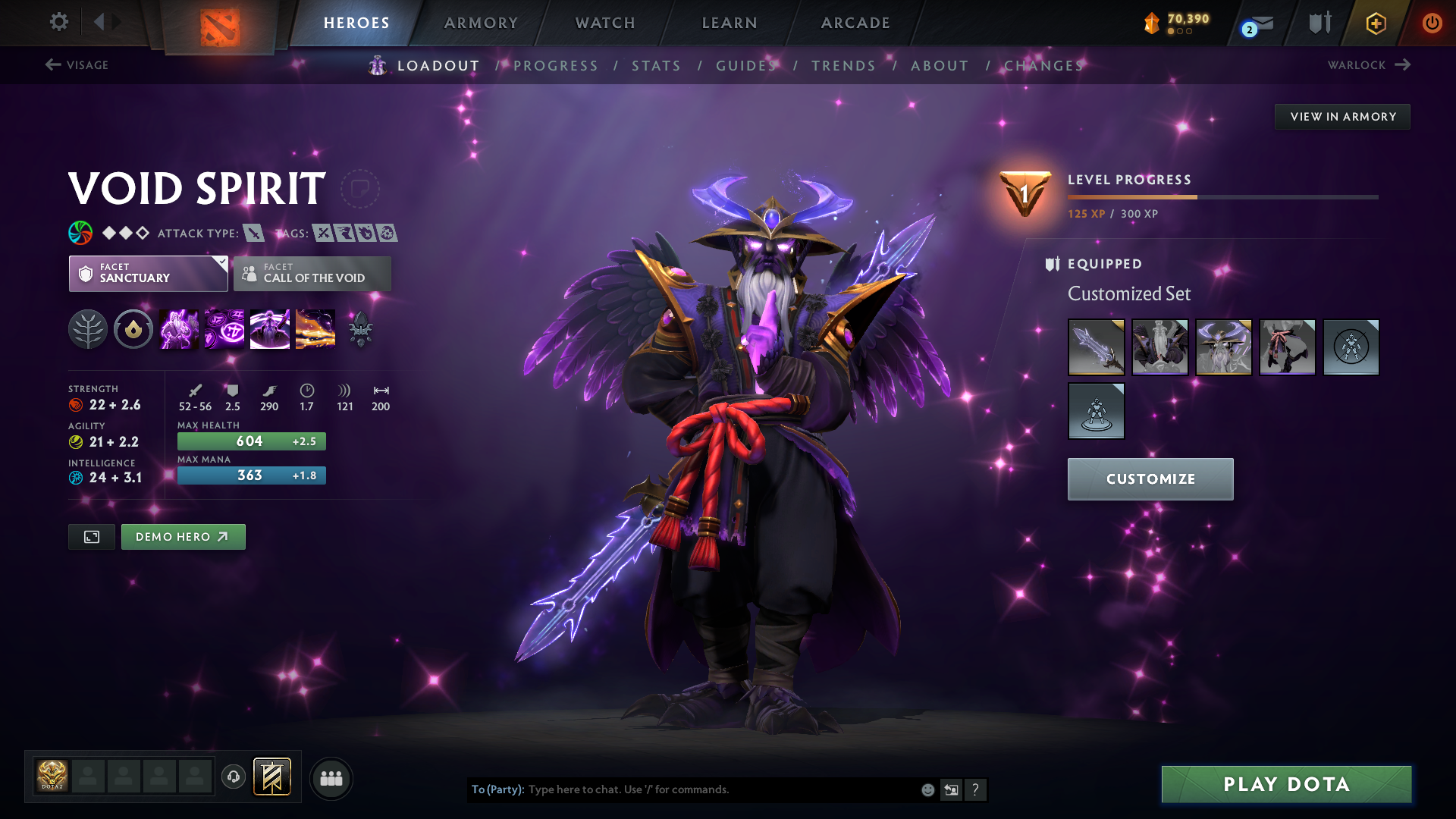
Task: Open the Customize loadout button
Action: click(x=1150, y=479)
